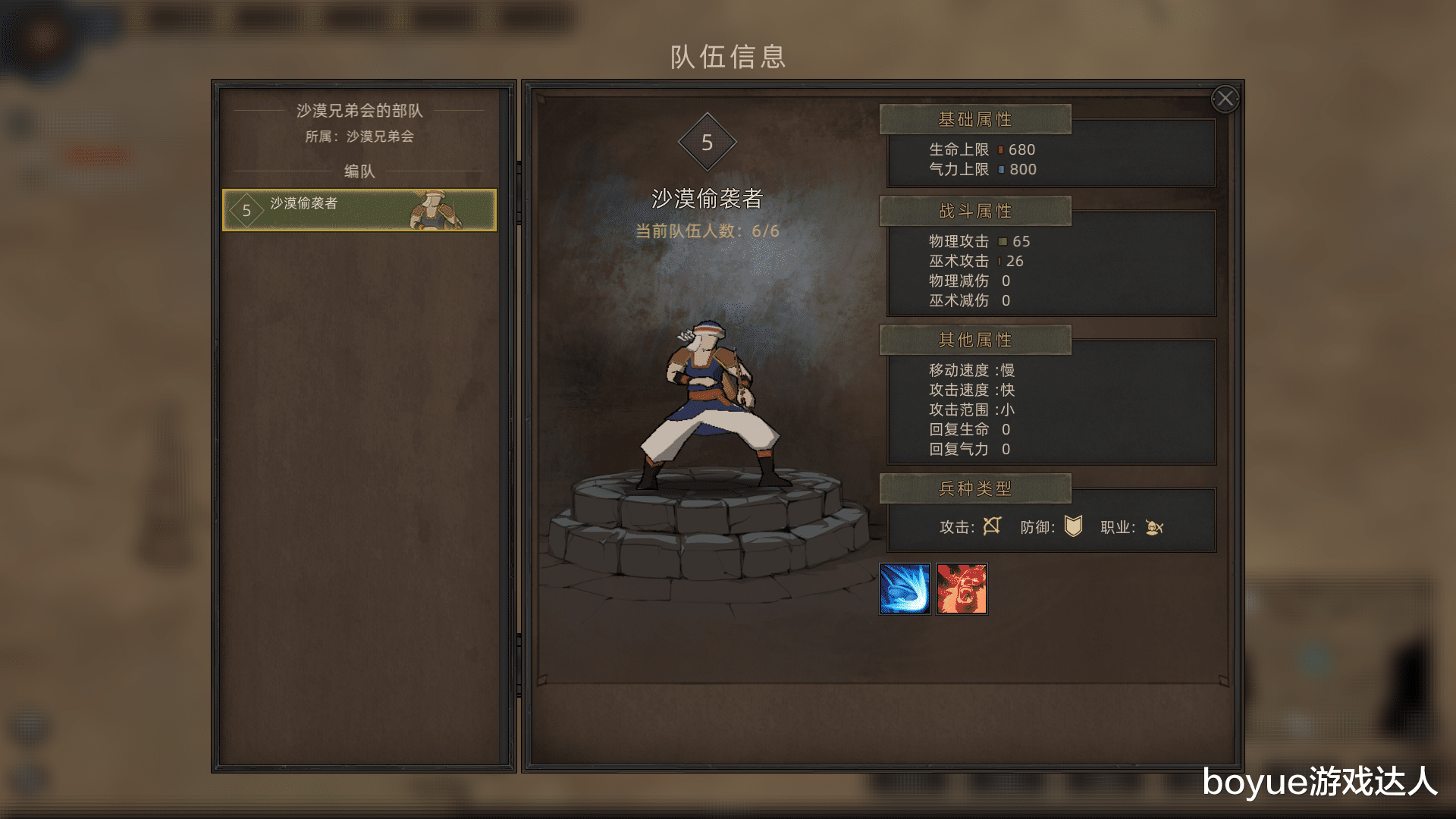
Task: Open the blue wind skill icon
Action: point(905,589)
